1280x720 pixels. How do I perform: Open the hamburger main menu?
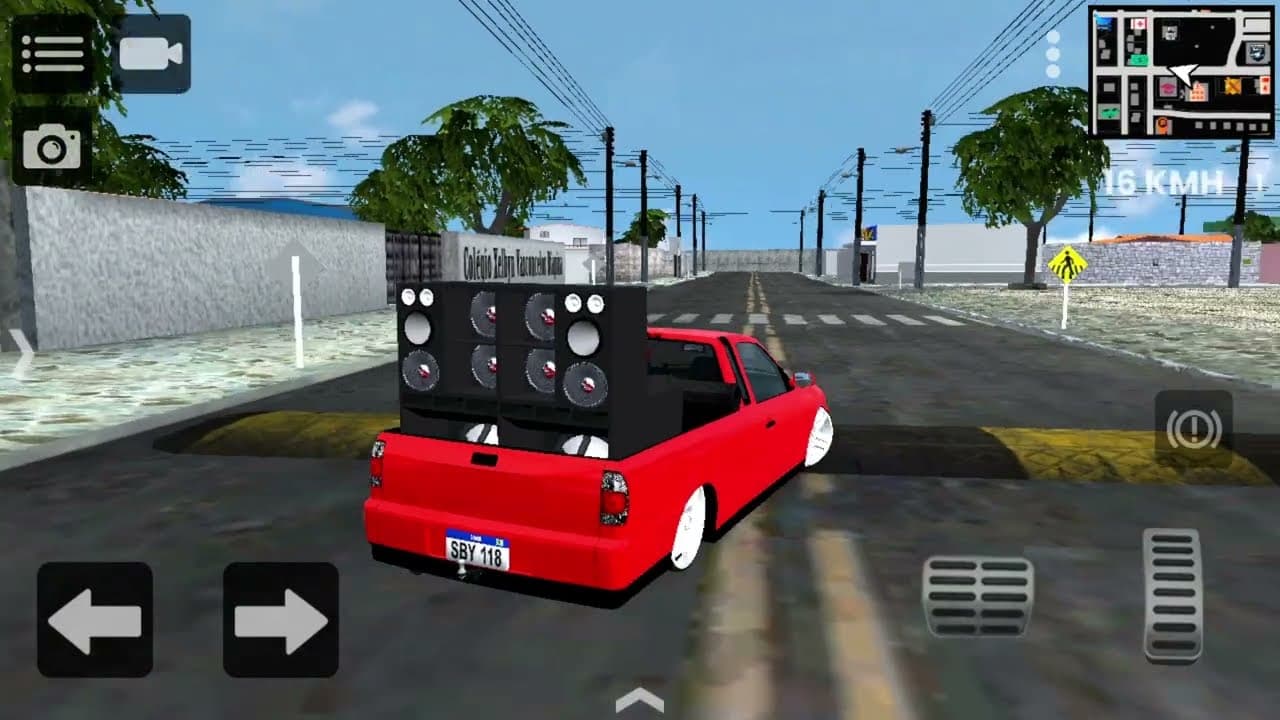55,52
